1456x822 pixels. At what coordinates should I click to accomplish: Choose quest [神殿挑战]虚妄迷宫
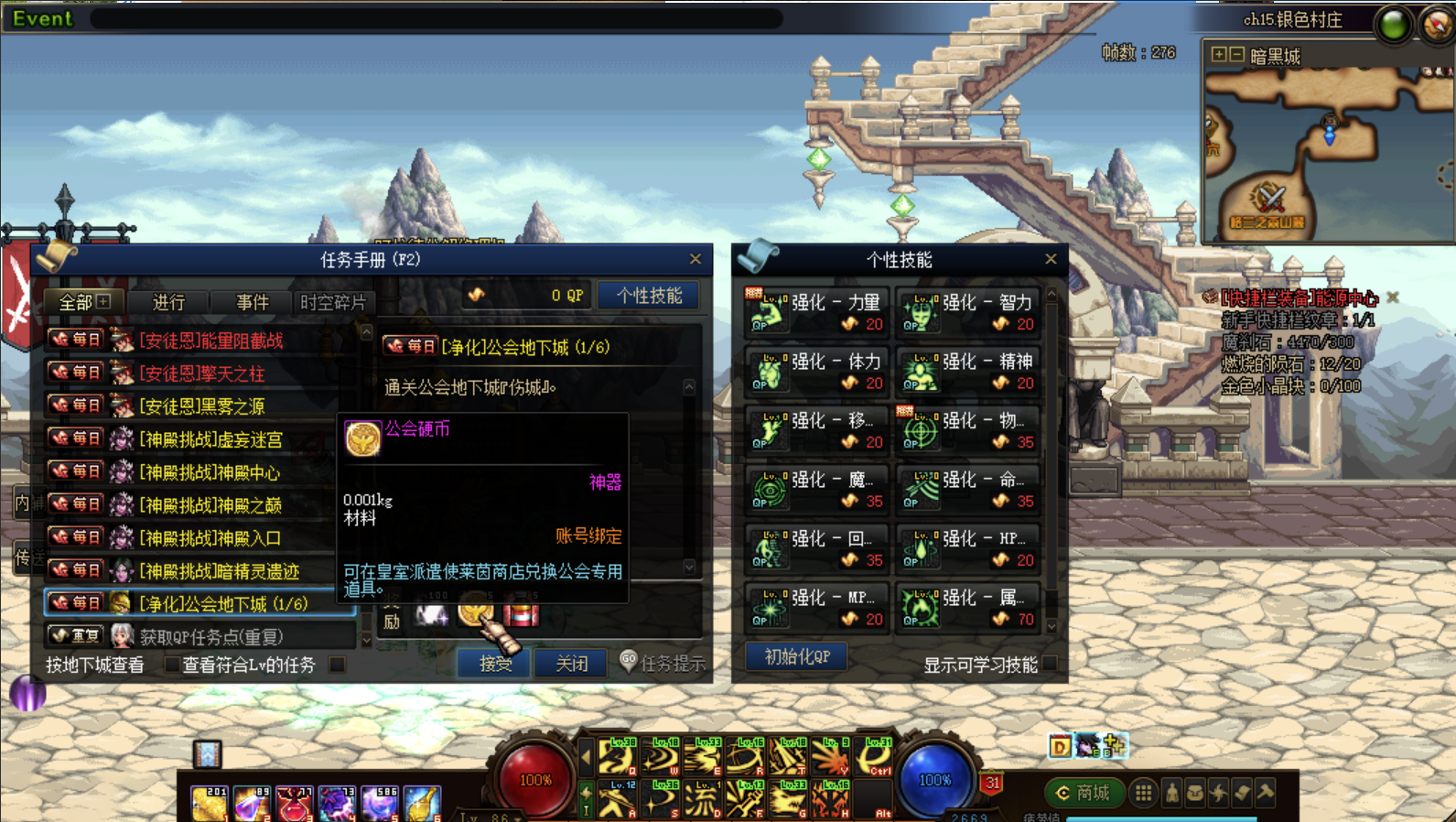[210, 439]
